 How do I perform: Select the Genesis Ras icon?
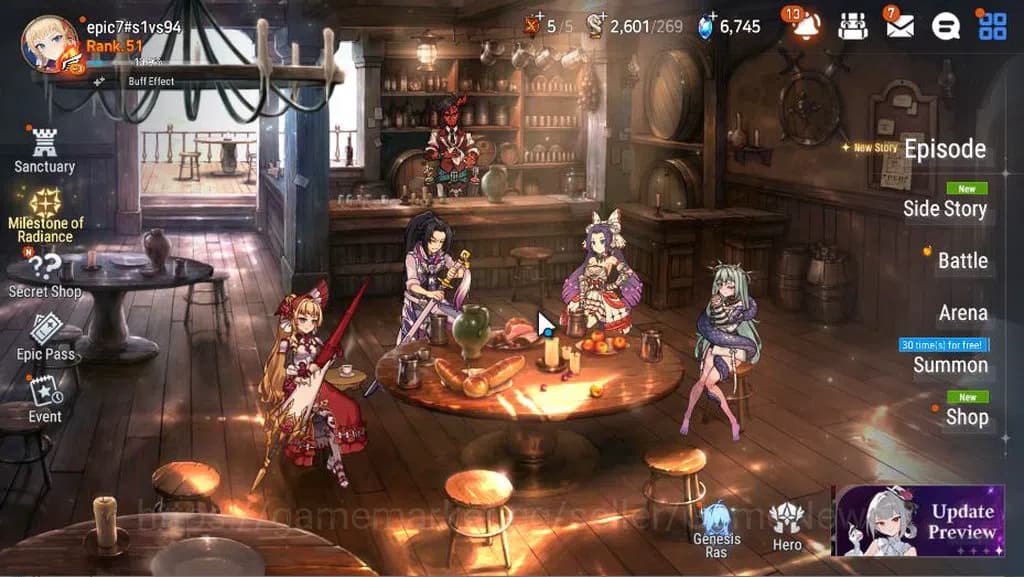717,529
